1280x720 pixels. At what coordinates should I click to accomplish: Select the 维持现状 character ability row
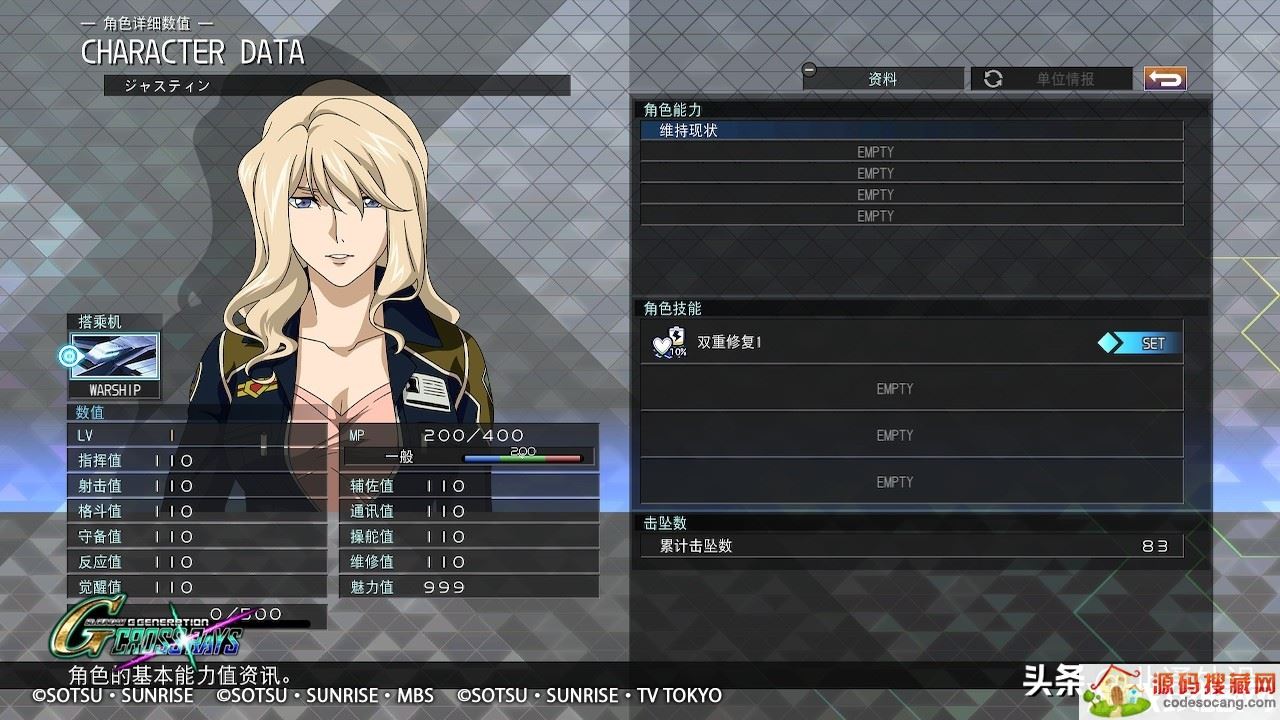(910, 130)
